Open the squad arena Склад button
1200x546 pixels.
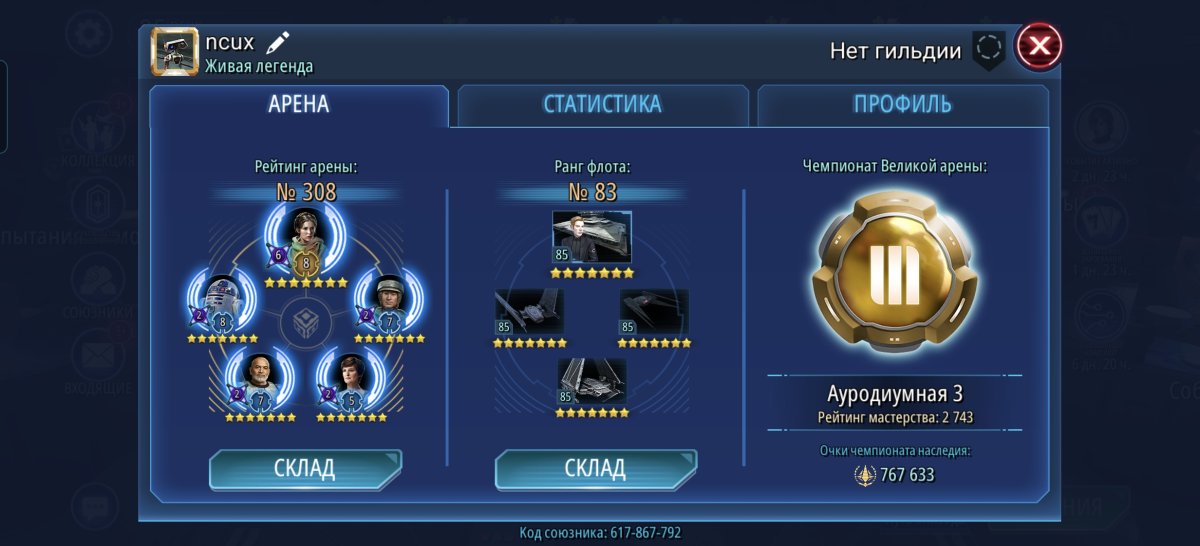point(305,469)
